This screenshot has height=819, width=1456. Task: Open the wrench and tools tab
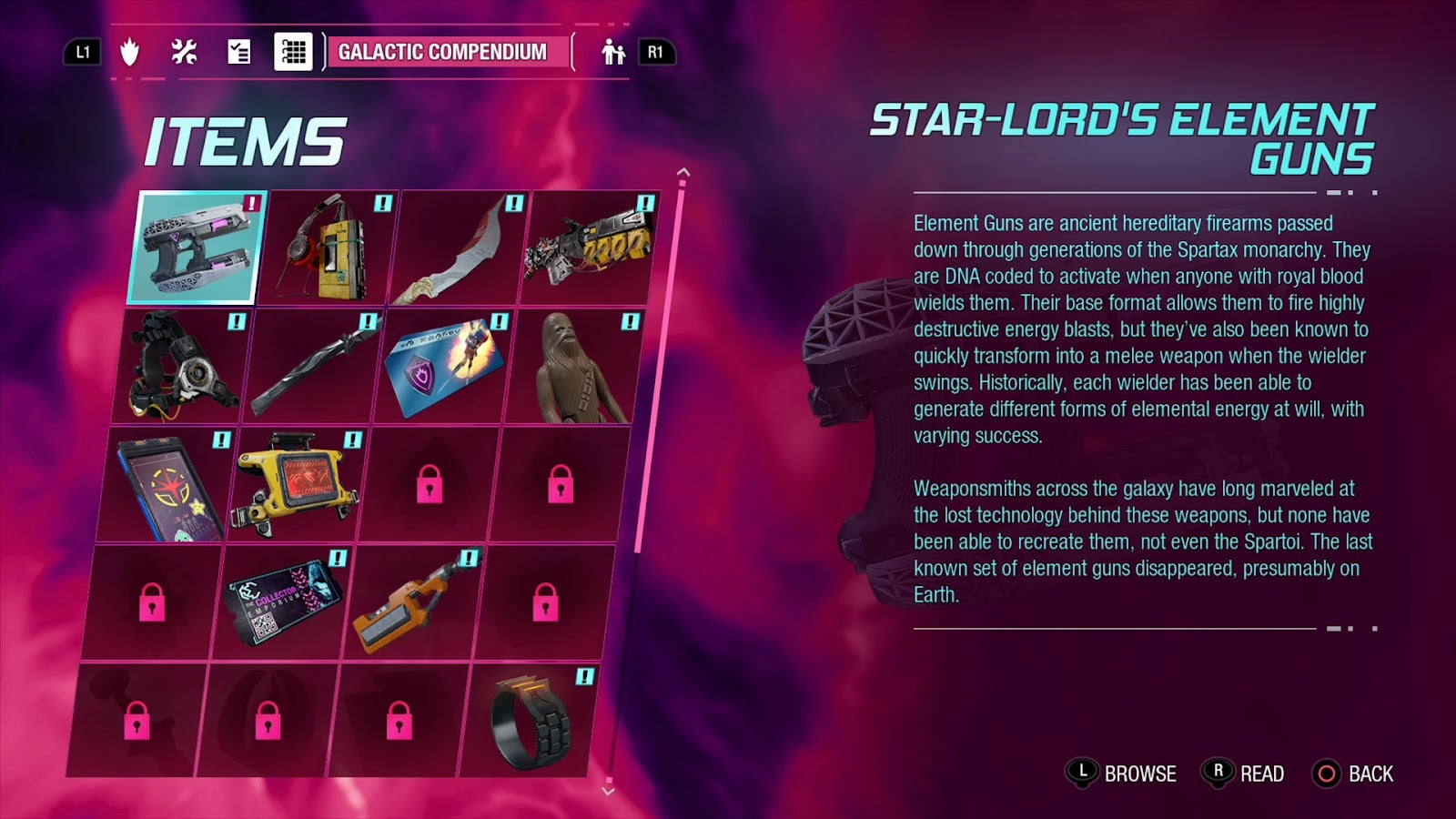click(x=185, y=52)
